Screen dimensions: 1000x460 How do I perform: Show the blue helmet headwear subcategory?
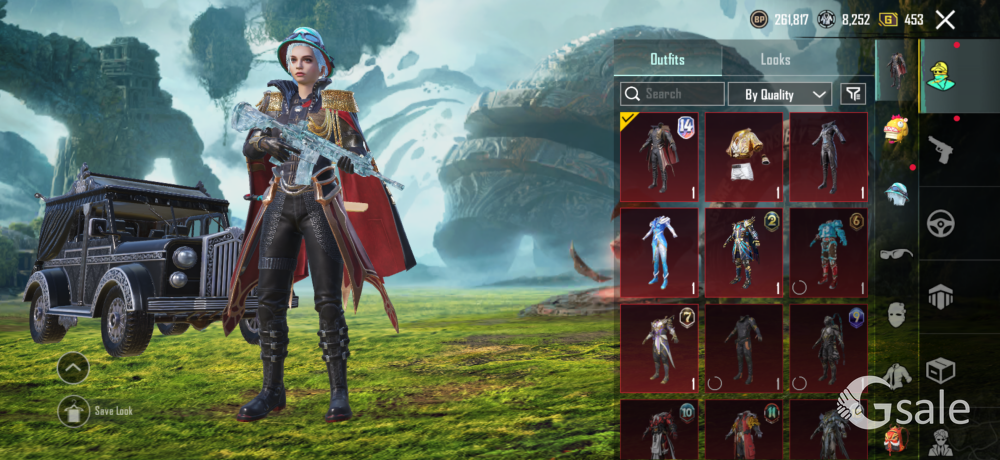click(896, 193)
